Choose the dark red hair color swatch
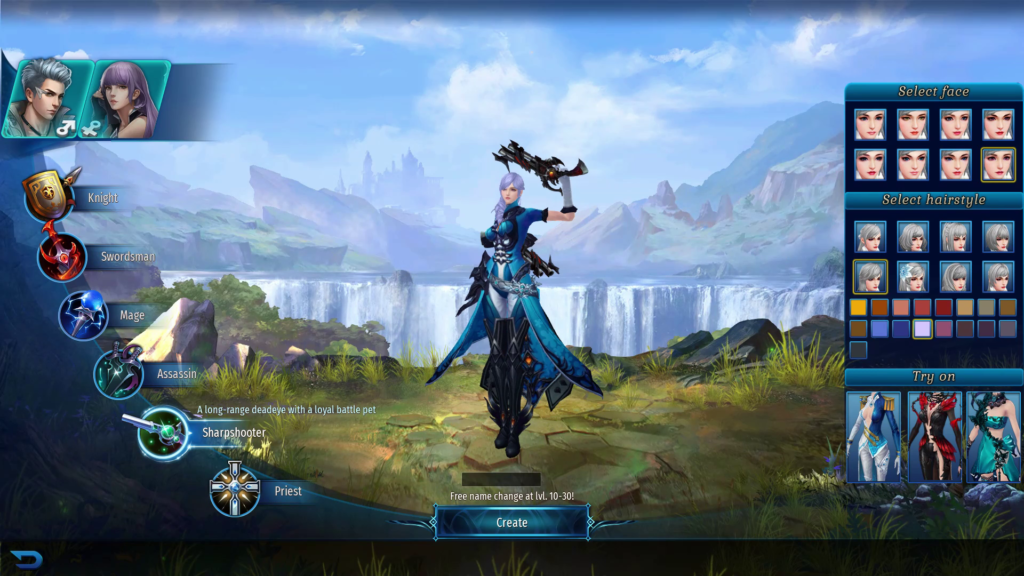Image resolution: width=1024 pixels, height=576 pixels. 944,307
